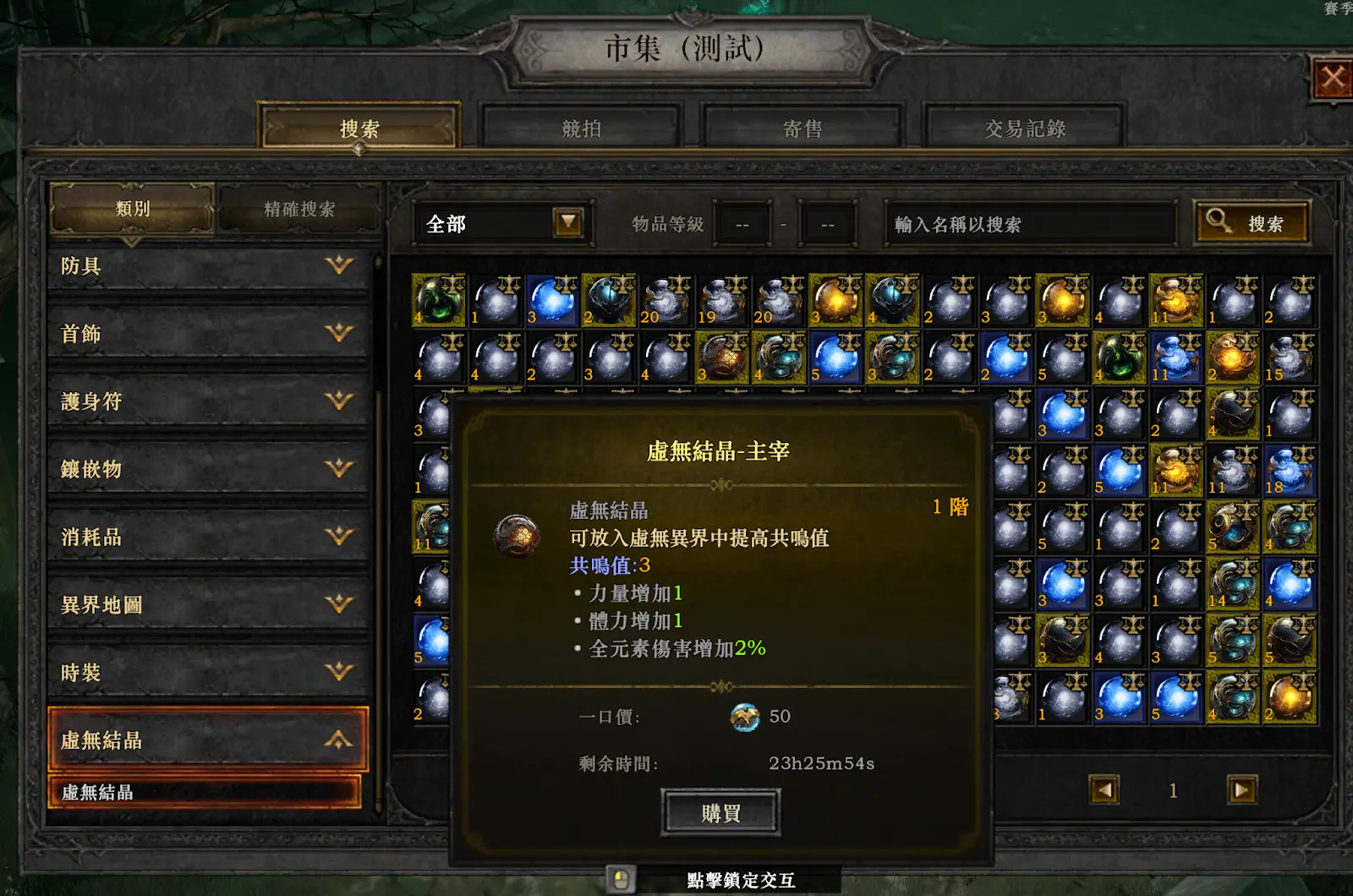The width and height of the screenshot is (1353, 896).
Task: Expand the 護身符 amulet category
Action: [208, 402]
